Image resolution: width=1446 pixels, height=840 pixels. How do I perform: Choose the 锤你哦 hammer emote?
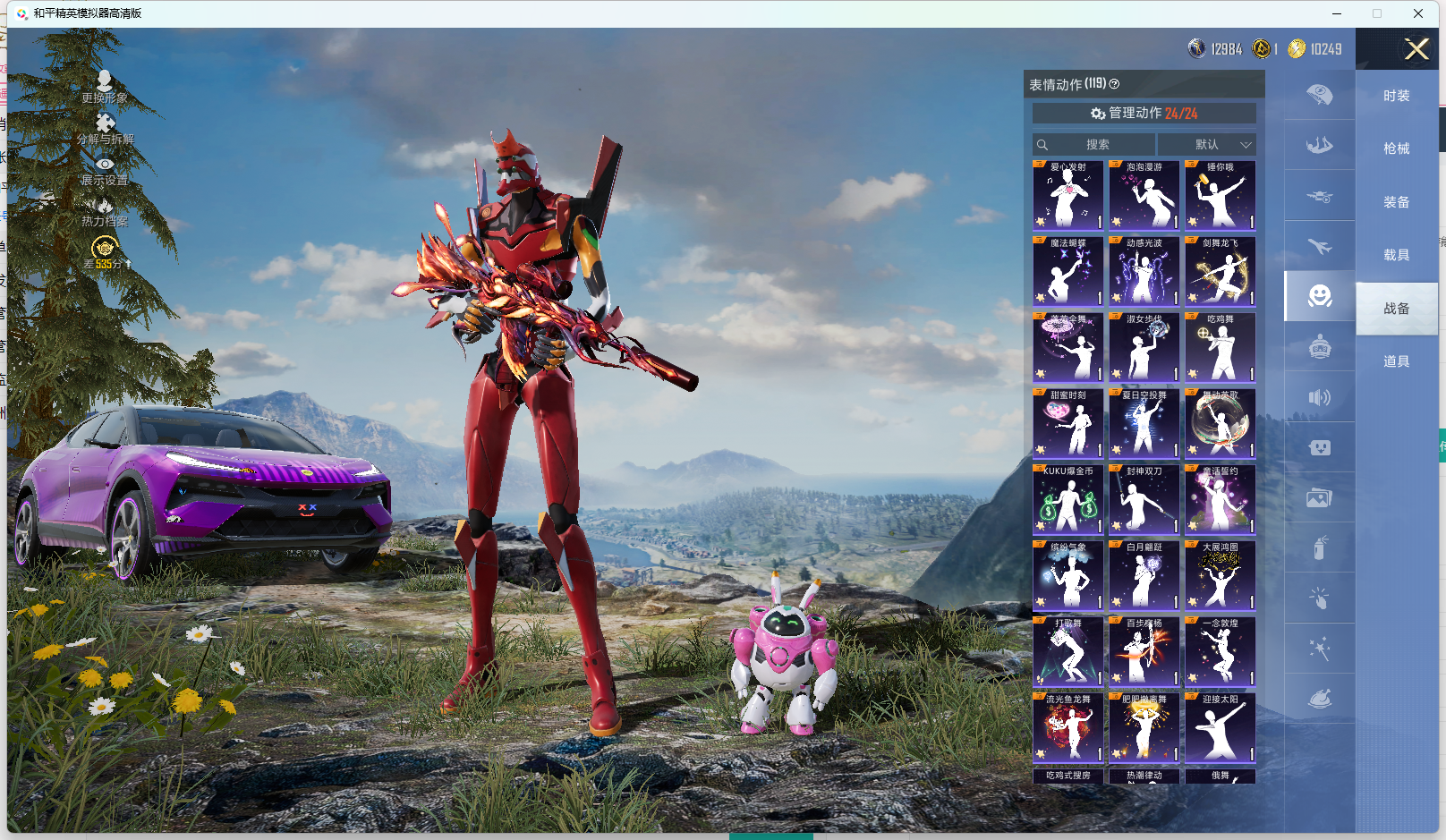pyautogui.click(x=1220, y=195)
